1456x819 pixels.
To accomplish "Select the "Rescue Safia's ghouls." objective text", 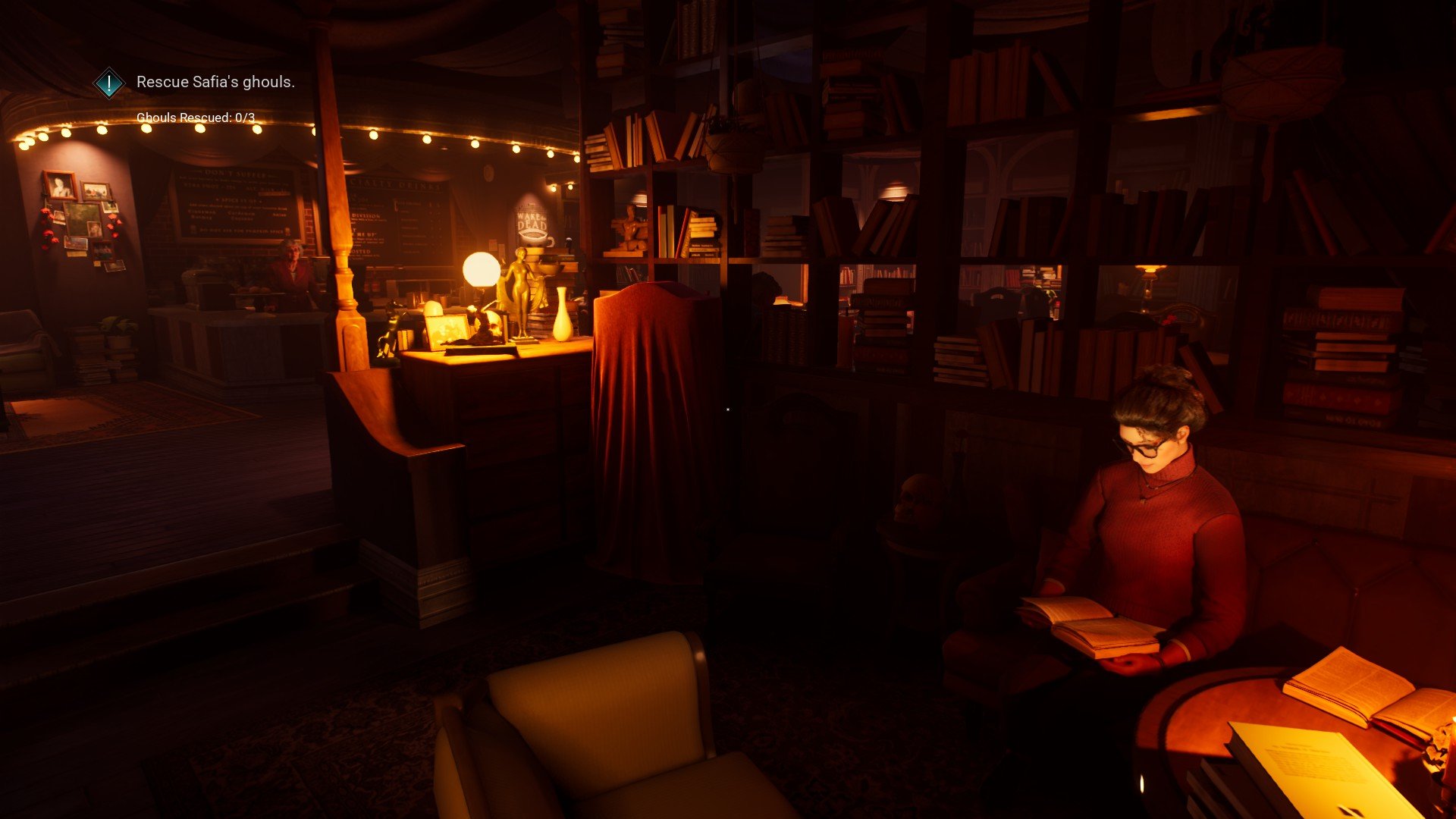I will point(215,82).
